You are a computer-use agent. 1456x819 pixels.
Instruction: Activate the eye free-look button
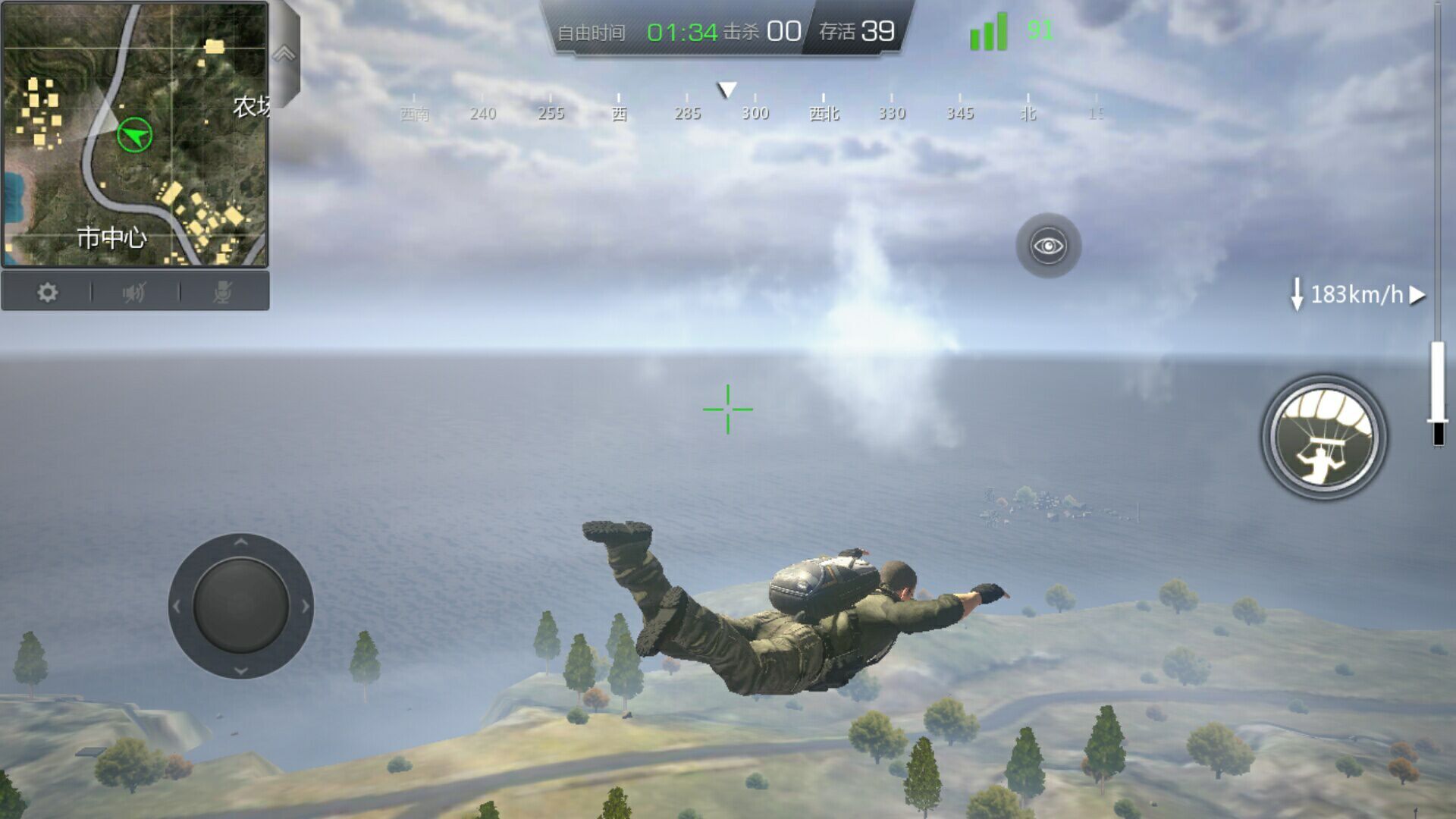tap(1048, 246)
